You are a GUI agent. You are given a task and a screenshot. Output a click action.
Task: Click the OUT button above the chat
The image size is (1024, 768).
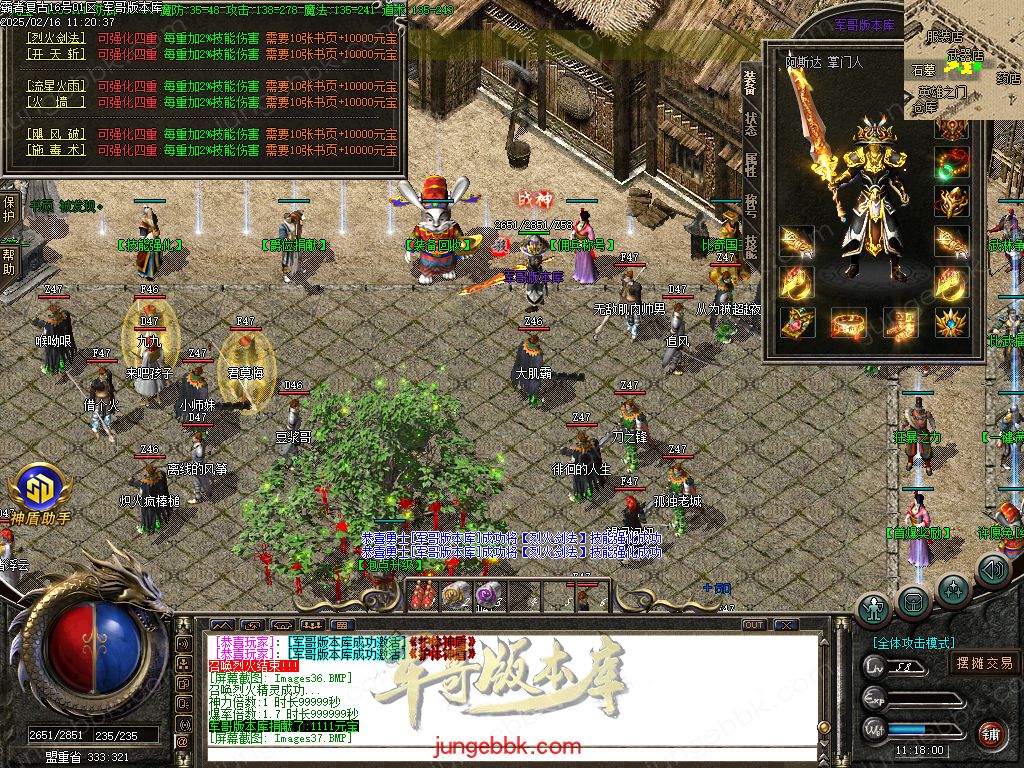753,625
